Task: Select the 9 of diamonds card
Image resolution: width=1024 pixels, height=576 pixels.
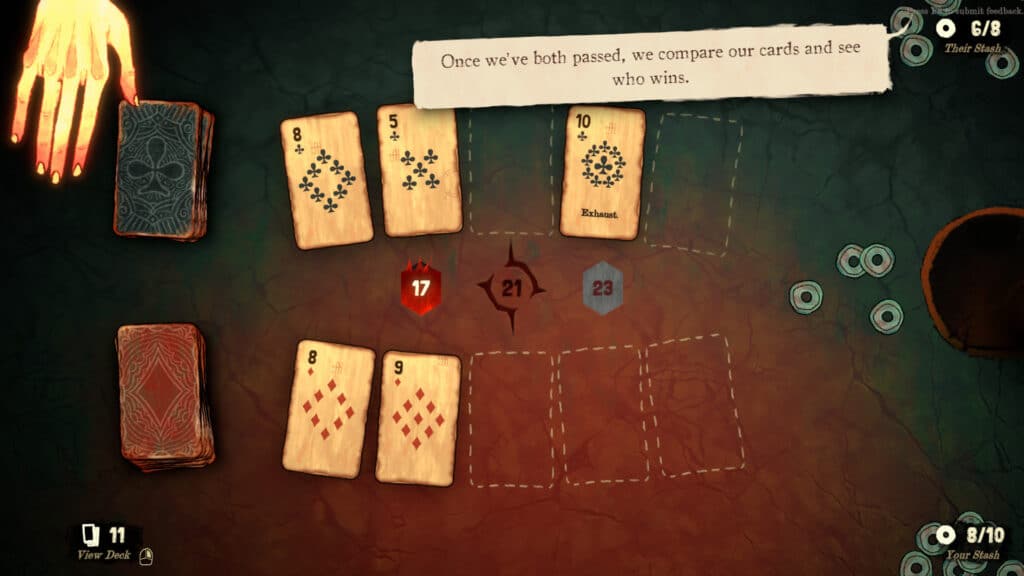Action: pos(418,418)
